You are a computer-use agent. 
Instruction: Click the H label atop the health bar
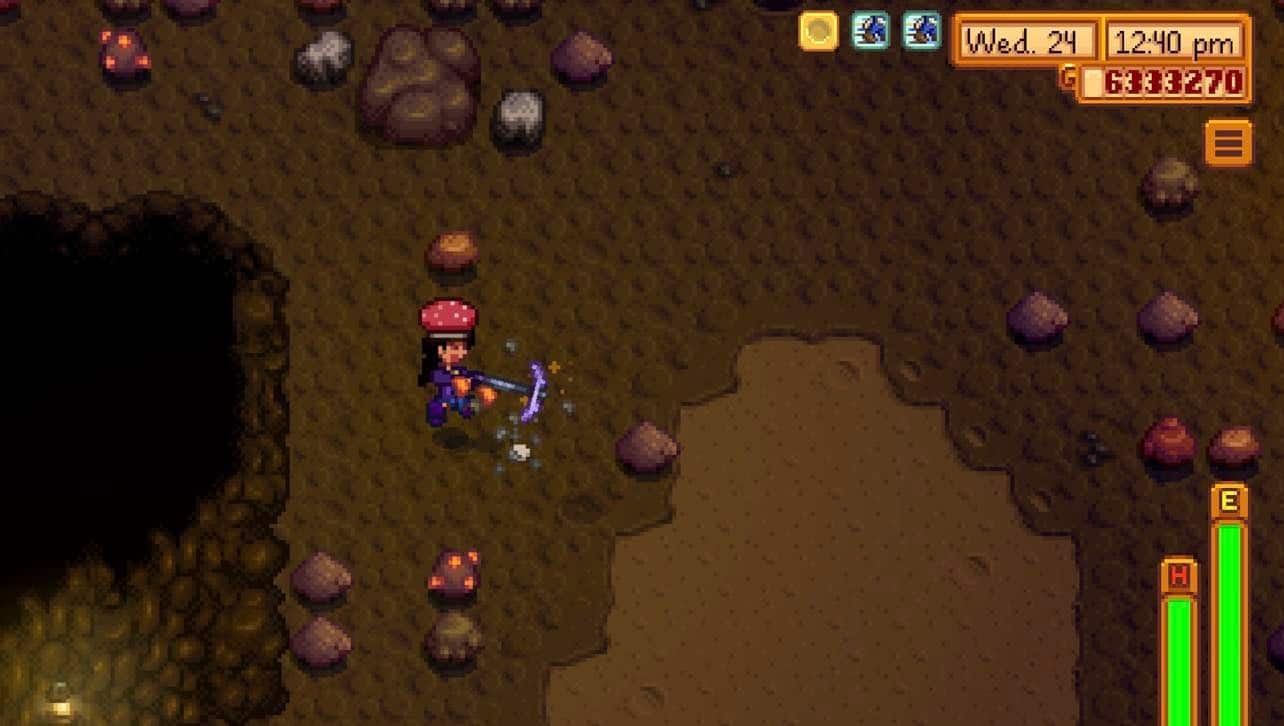pos(1179,577)
